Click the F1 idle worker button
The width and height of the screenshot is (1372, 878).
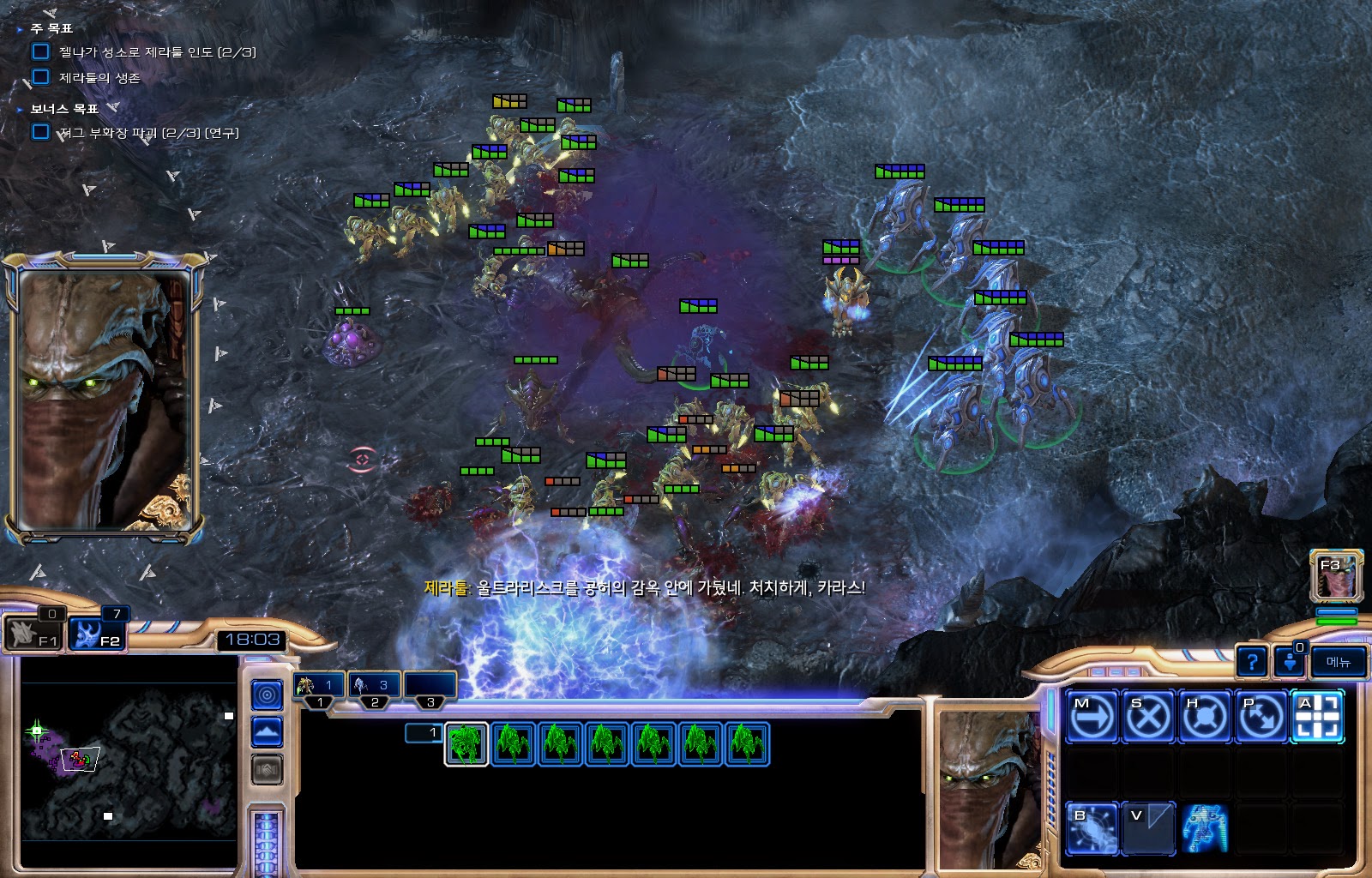pos(34,634)
